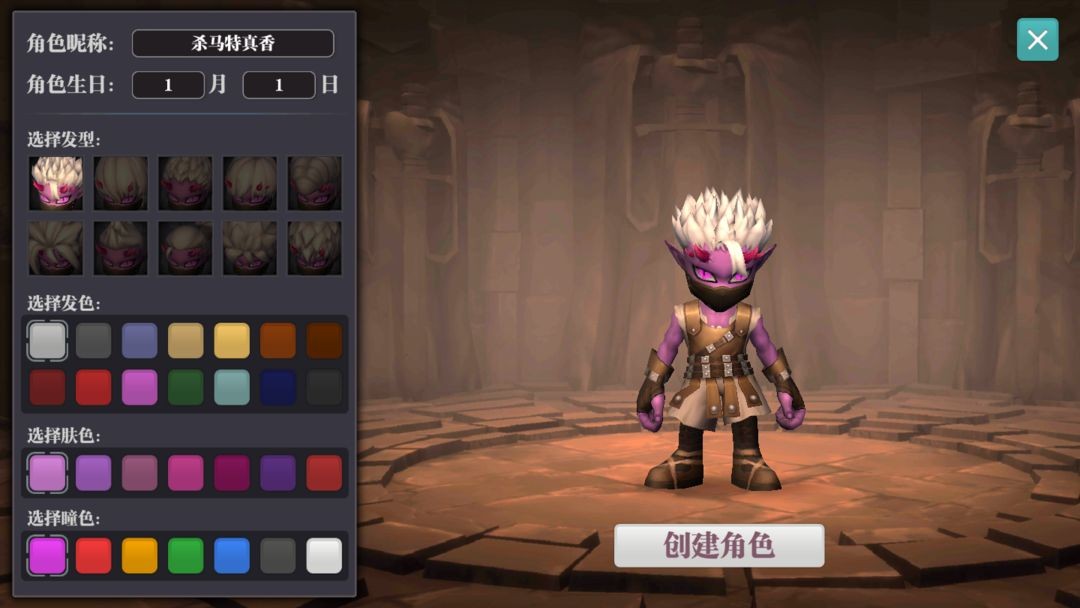
Task: Pick the yellow hair color swatch
Action: coord(232,340)
